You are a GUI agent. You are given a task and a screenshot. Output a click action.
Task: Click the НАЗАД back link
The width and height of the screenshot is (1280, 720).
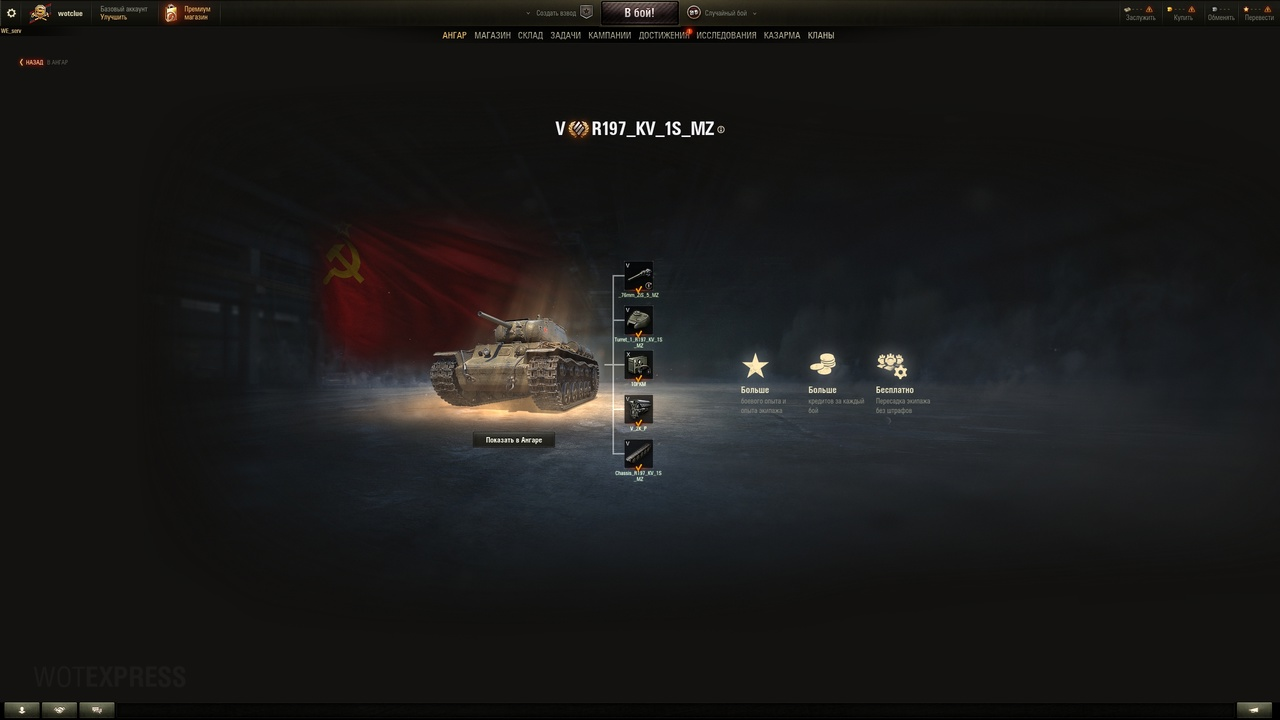[x=32, y=62]
